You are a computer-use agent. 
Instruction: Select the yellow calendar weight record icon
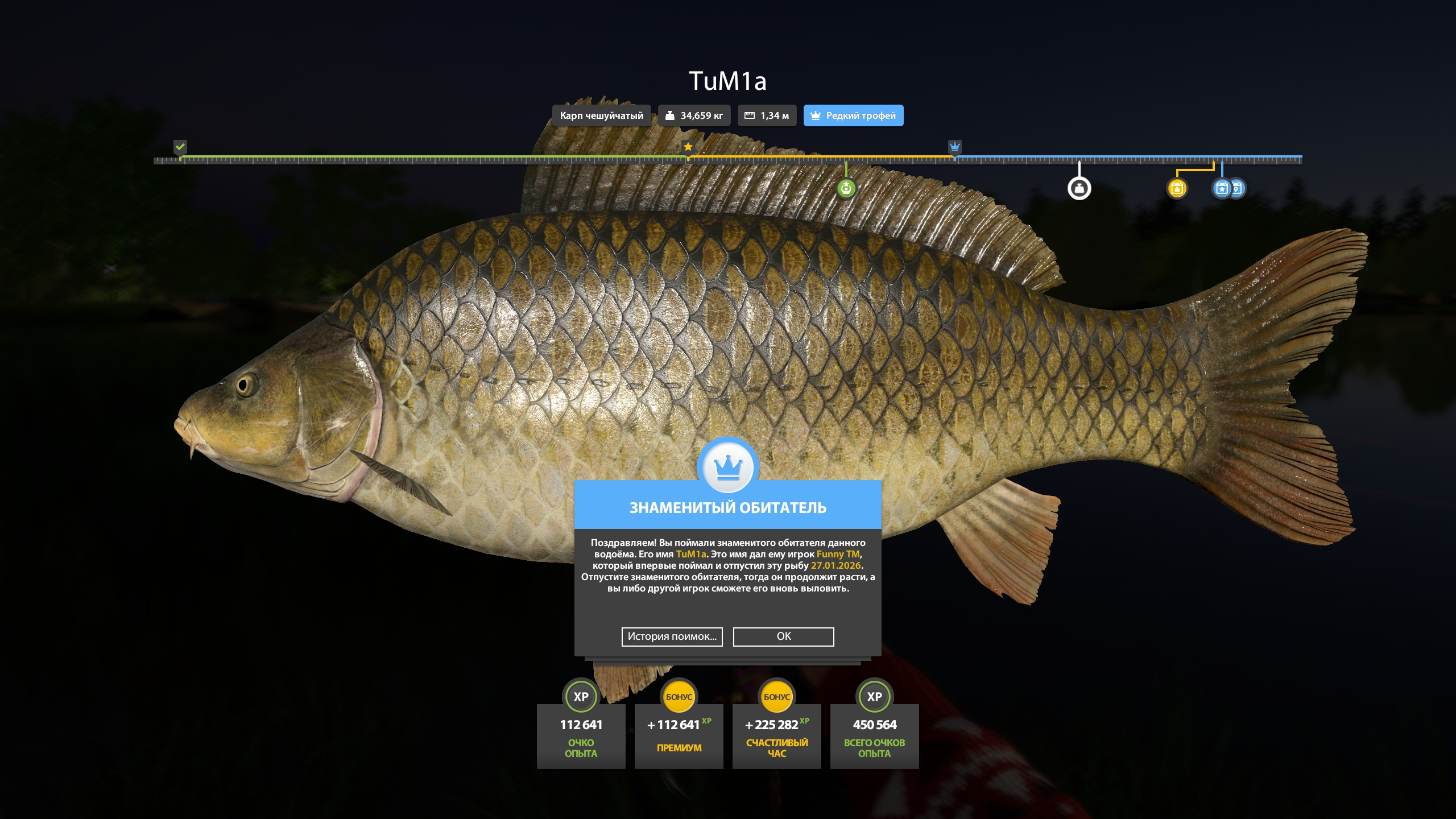[1177, 188]
